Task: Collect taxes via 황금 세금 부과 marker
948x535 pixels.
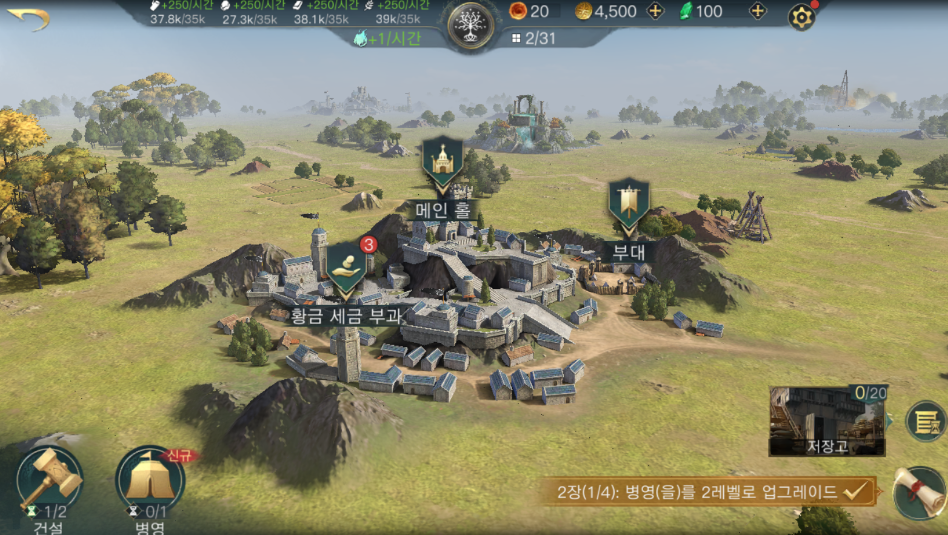Action: [x=346, y=268]
